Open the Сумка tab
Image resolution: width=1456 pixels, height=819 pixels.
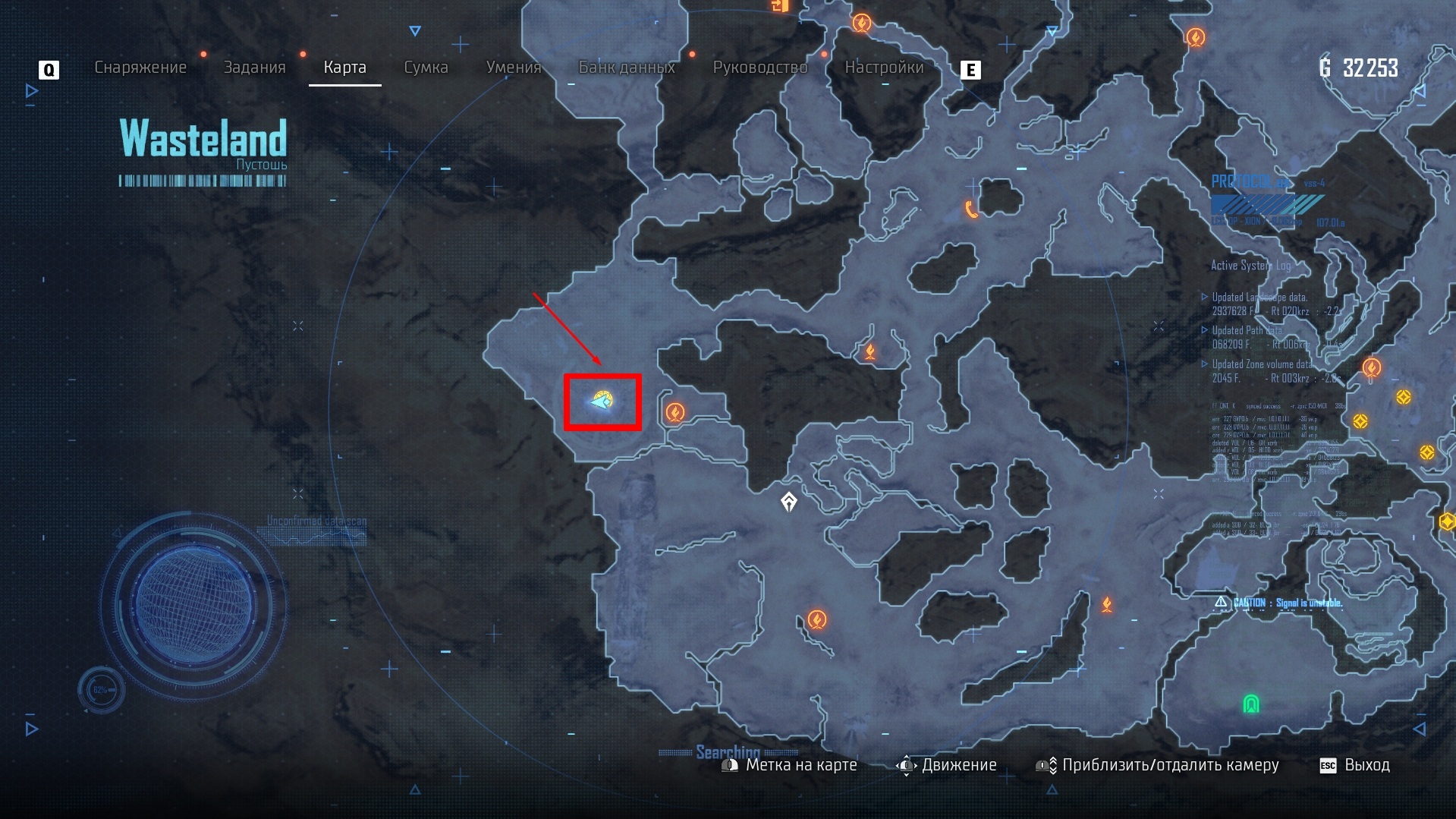pos(426,68)
